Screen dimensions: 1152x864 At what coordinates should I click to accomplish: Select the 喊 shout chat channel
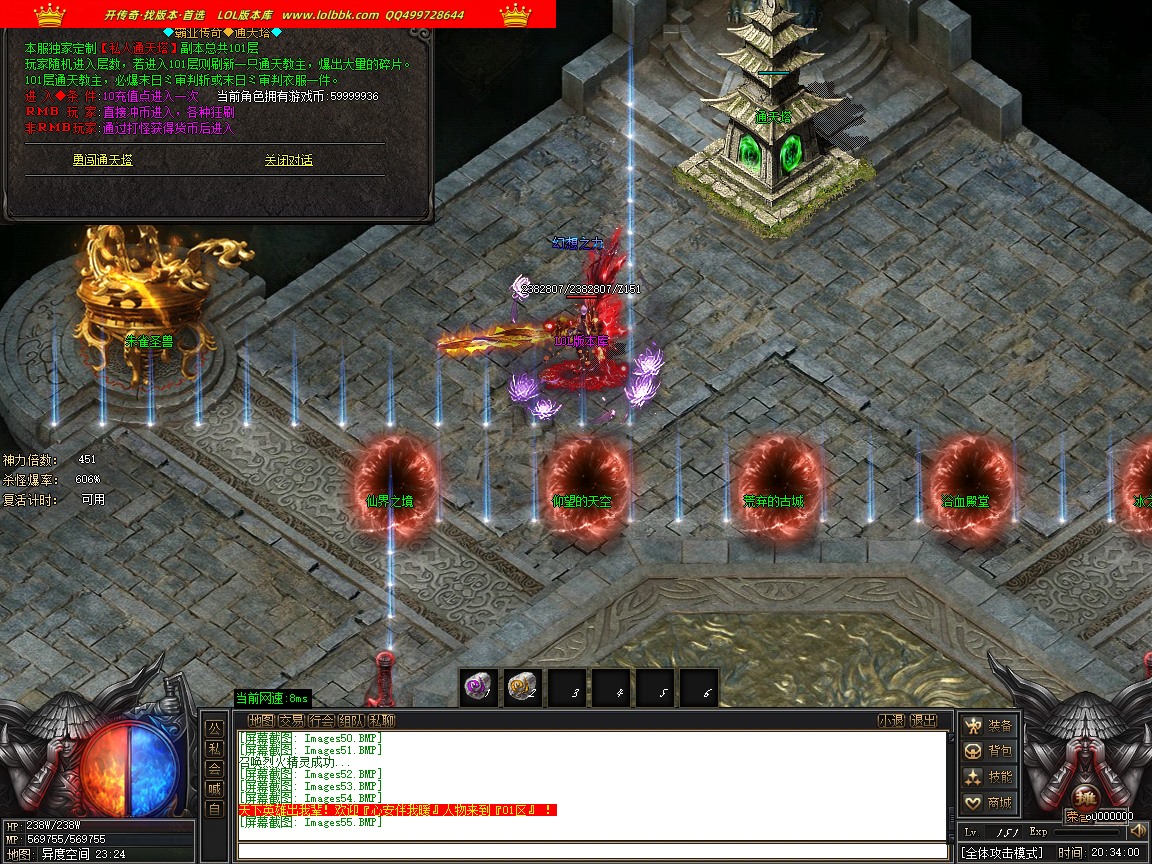[214, 789]
